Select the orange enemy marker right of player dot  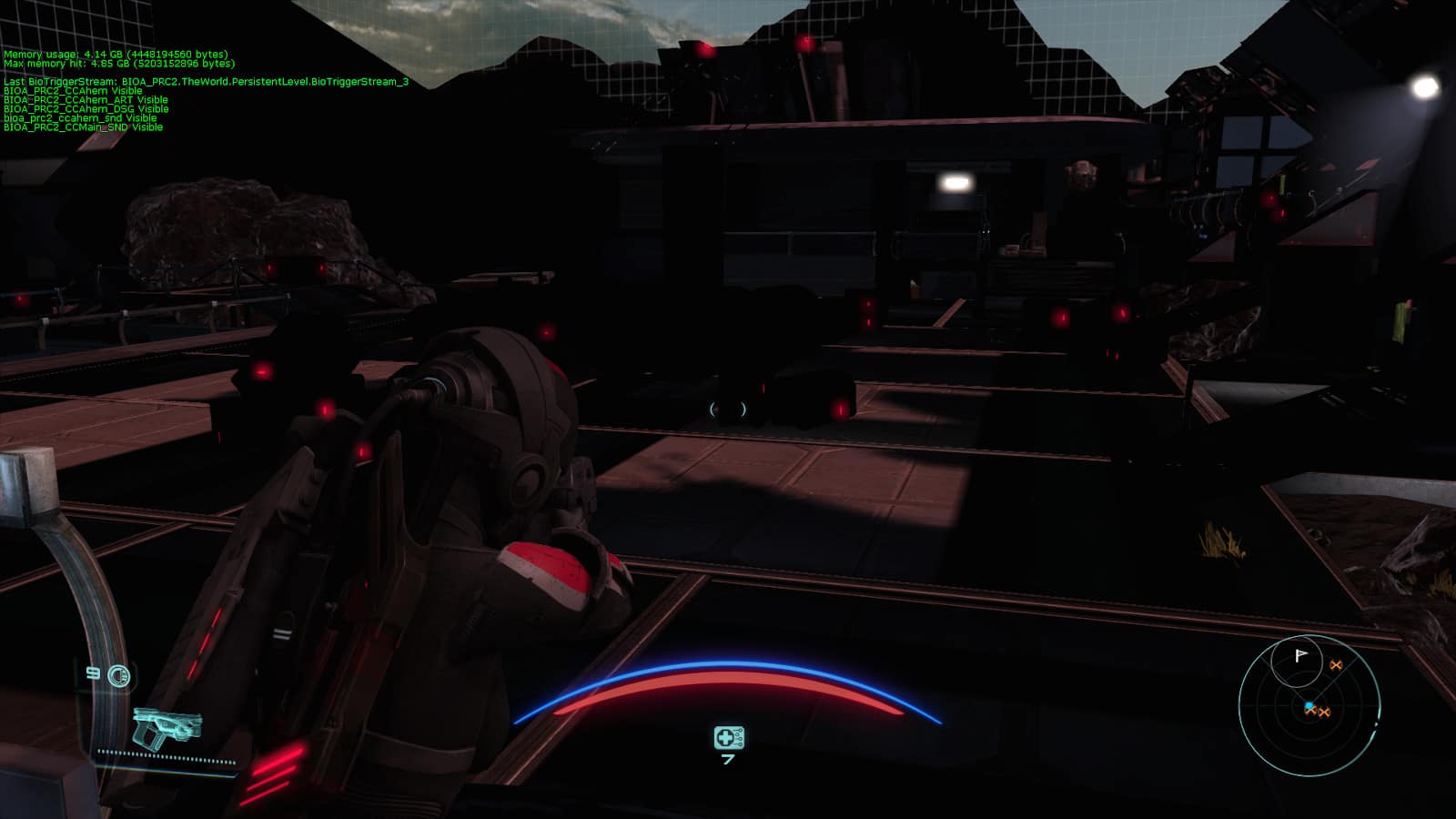(x=1325, y=713)
